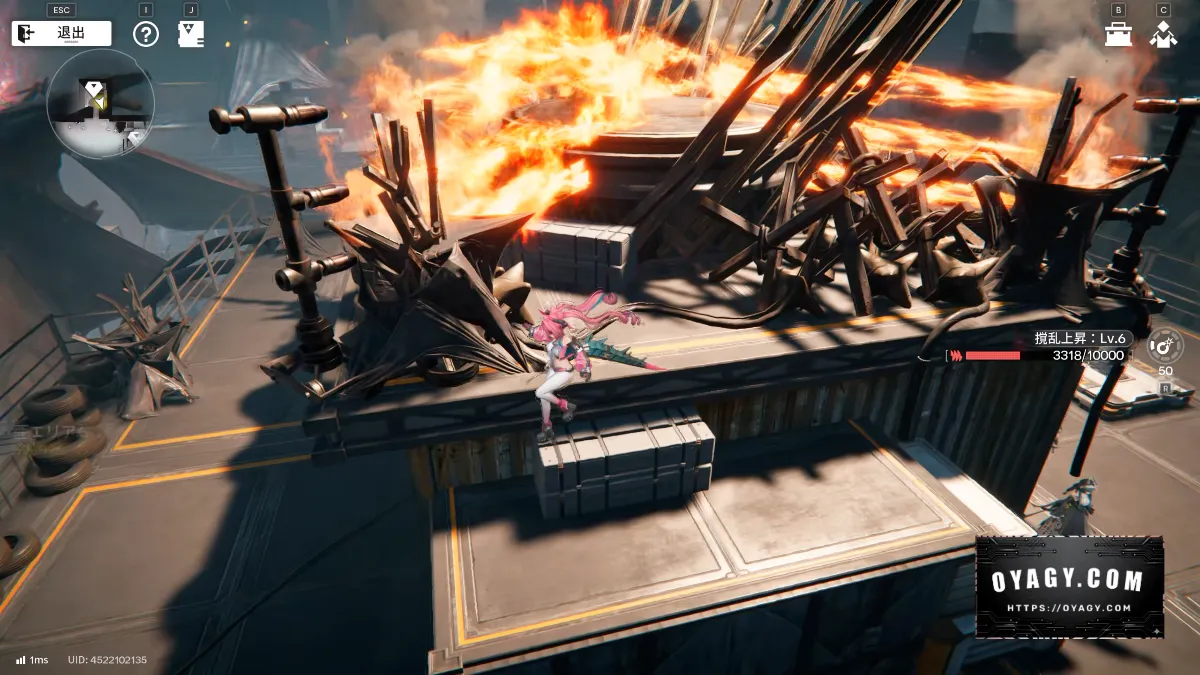
Task: Click the 退出 exit button
Action: (x=61, y=33)
